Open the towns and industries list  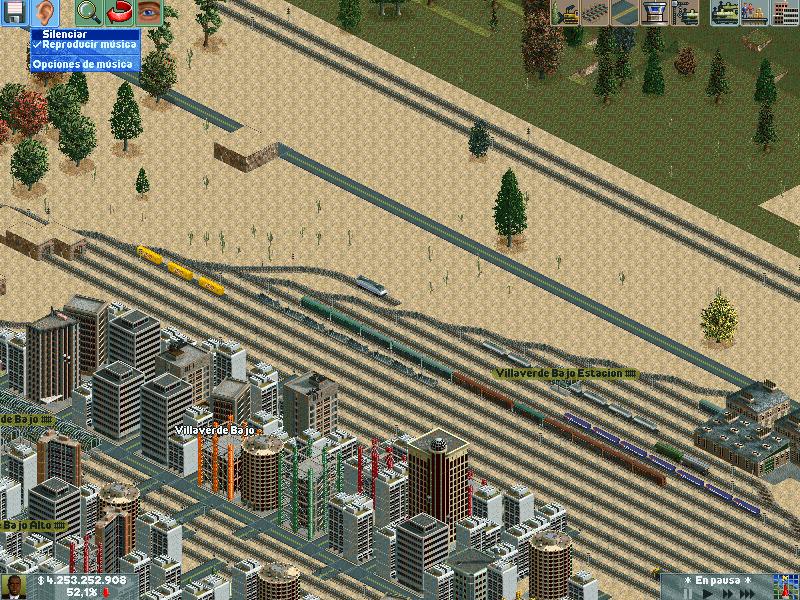click(x=785, y=13)
